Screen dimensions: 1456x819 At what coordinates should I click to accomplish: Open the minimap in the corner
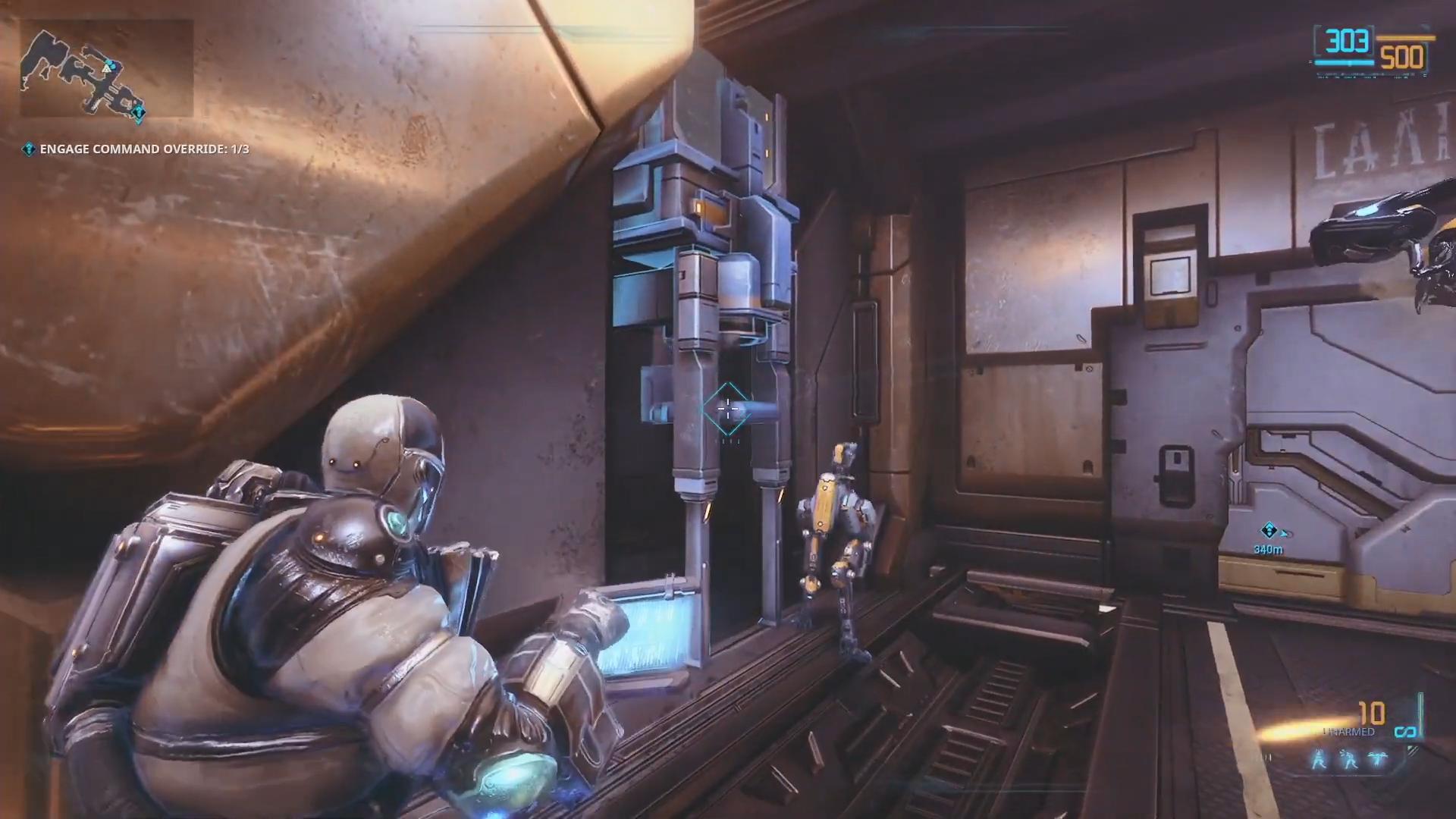[106, 68]
